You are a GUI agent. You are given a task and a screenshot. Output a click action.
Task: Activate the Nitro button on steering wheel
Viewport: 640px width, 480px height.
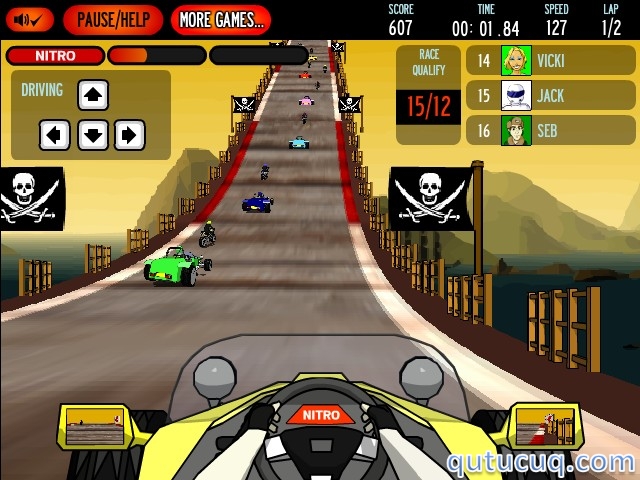tap(321, 415)
